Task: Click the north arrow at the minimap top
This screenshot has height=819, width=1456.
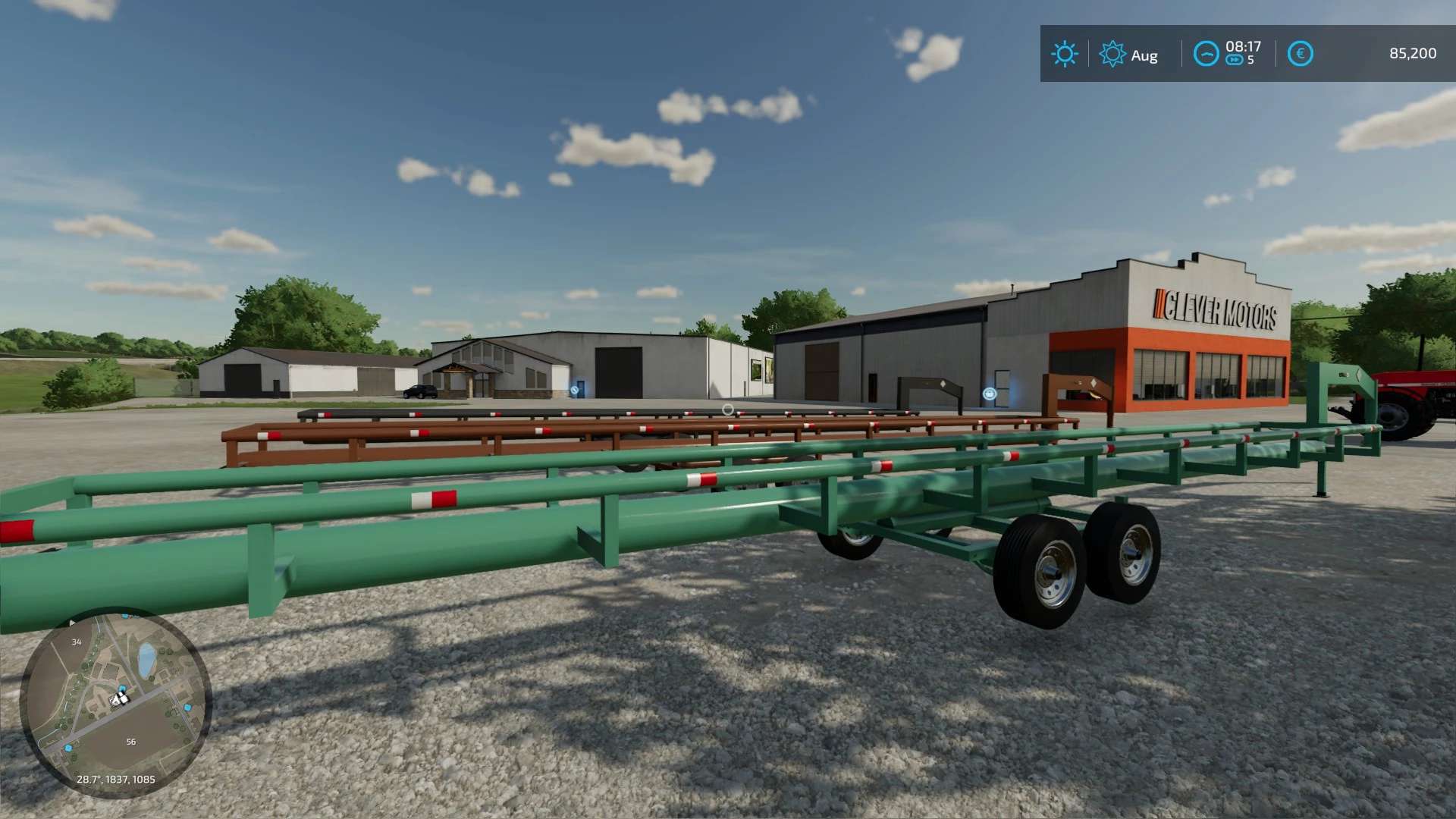Action: pyautogui.click(x=73, y=622)
